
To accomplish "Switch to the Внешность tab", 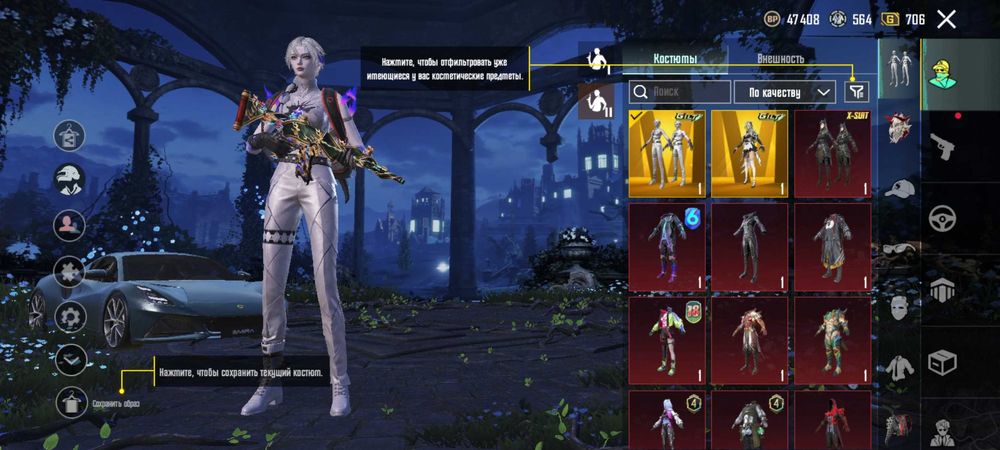I will [780, 59].
